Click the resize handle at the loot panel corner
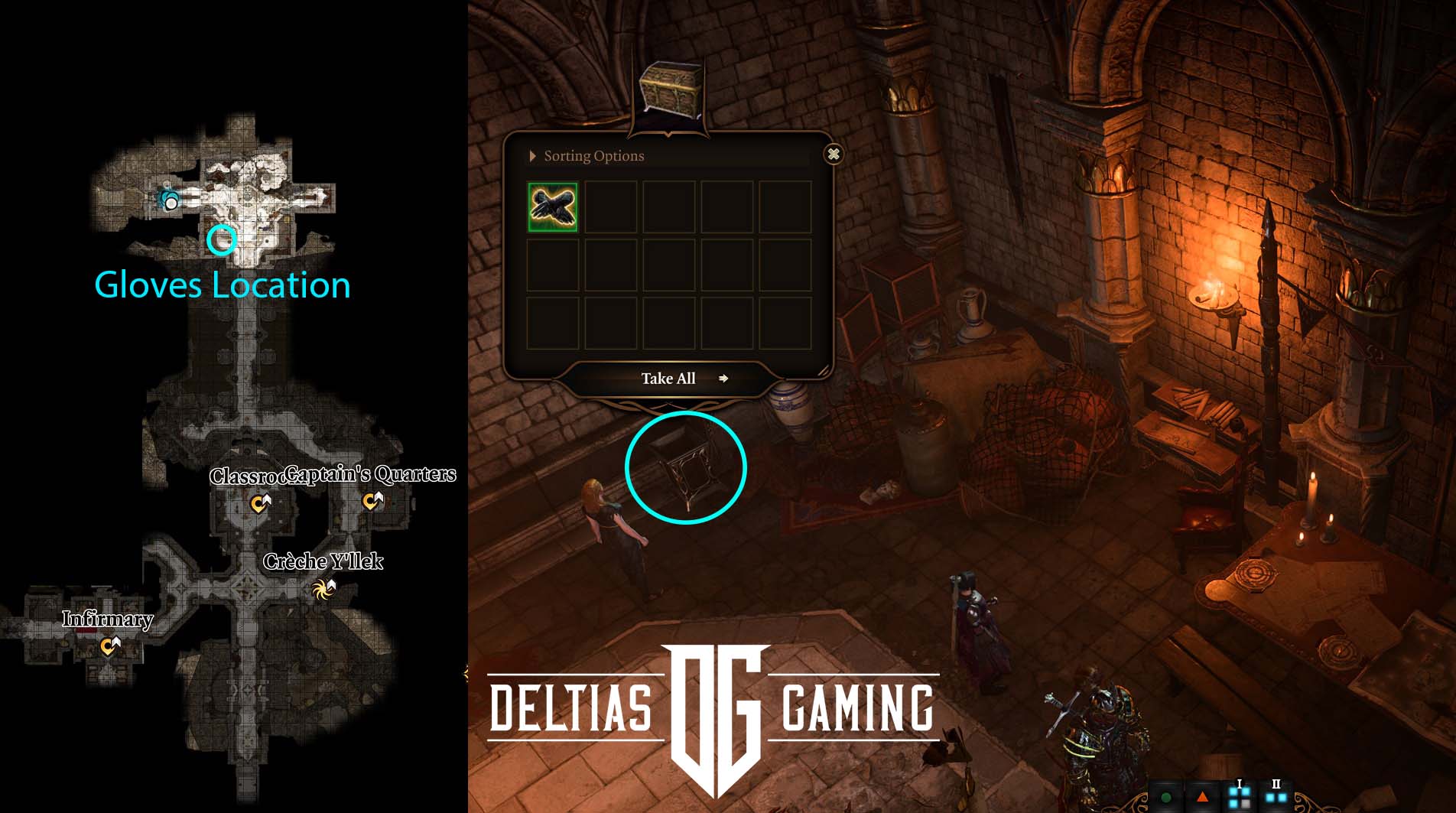1456x813 pixels. 825,369
